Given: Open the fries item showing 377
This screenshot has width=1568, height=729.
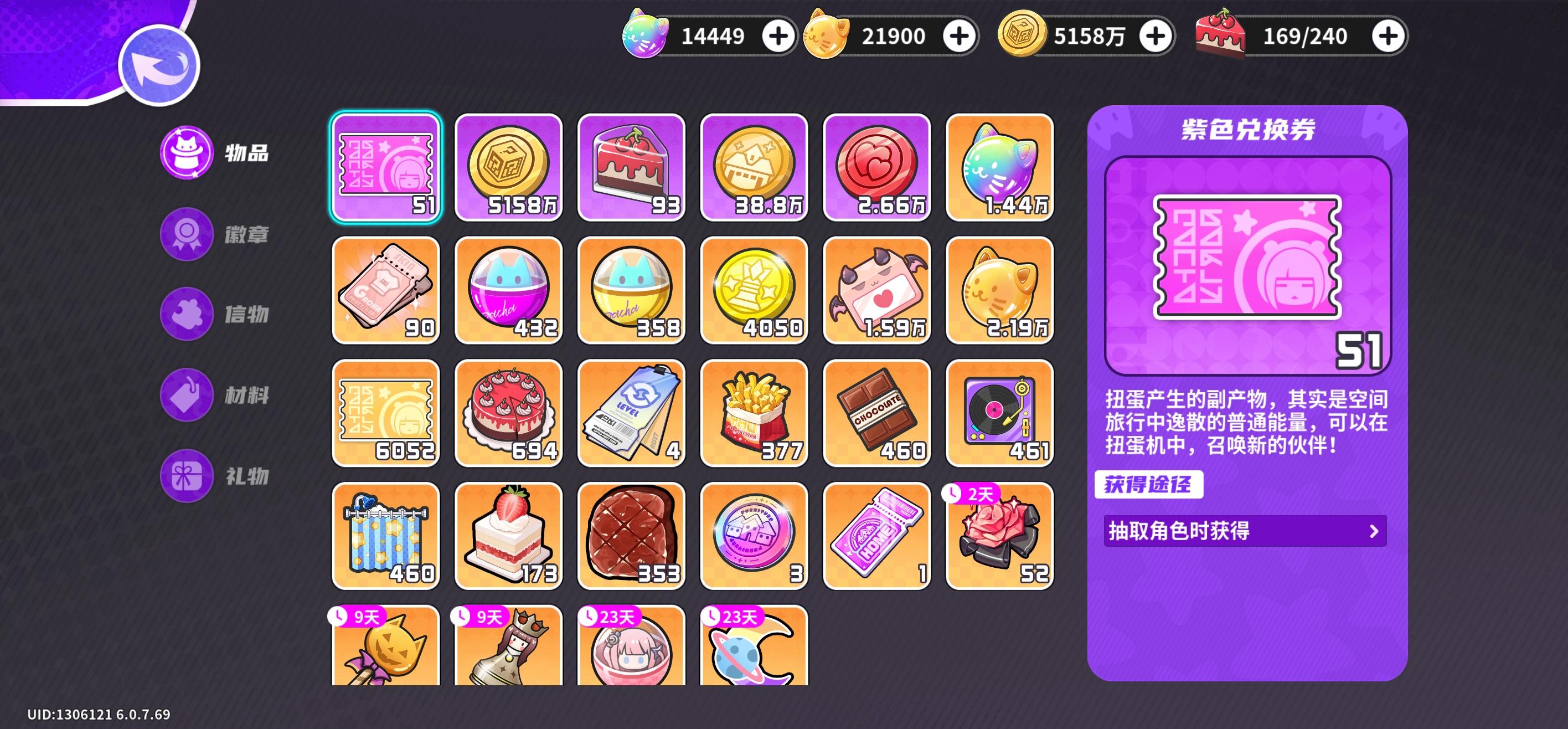Looking at the screenshot, I should point(755,414).
